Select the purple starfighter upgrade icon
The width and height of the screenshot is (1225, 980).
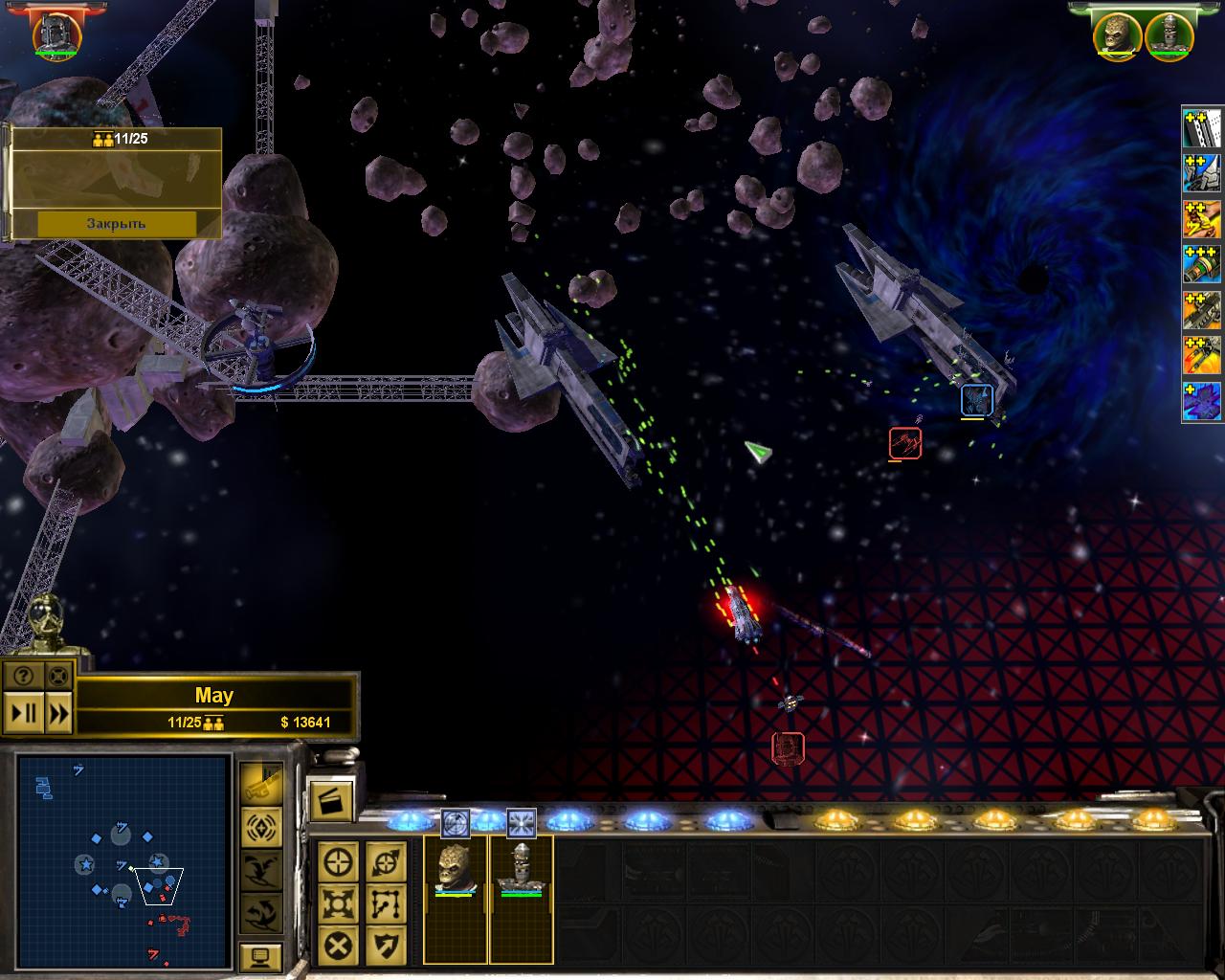(x=1202, y=401)
